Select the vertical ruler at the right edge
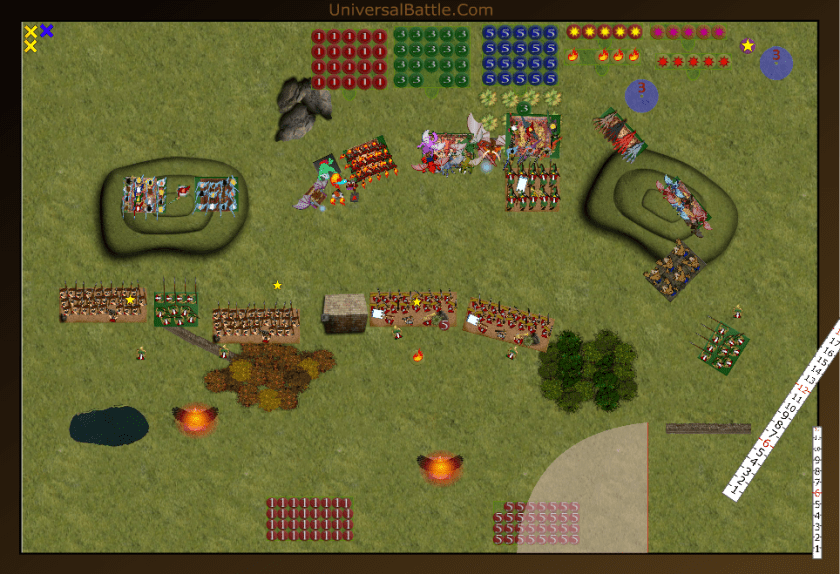Image resolution: width=840 pixels, height=574 pixels. pos(817,490)
